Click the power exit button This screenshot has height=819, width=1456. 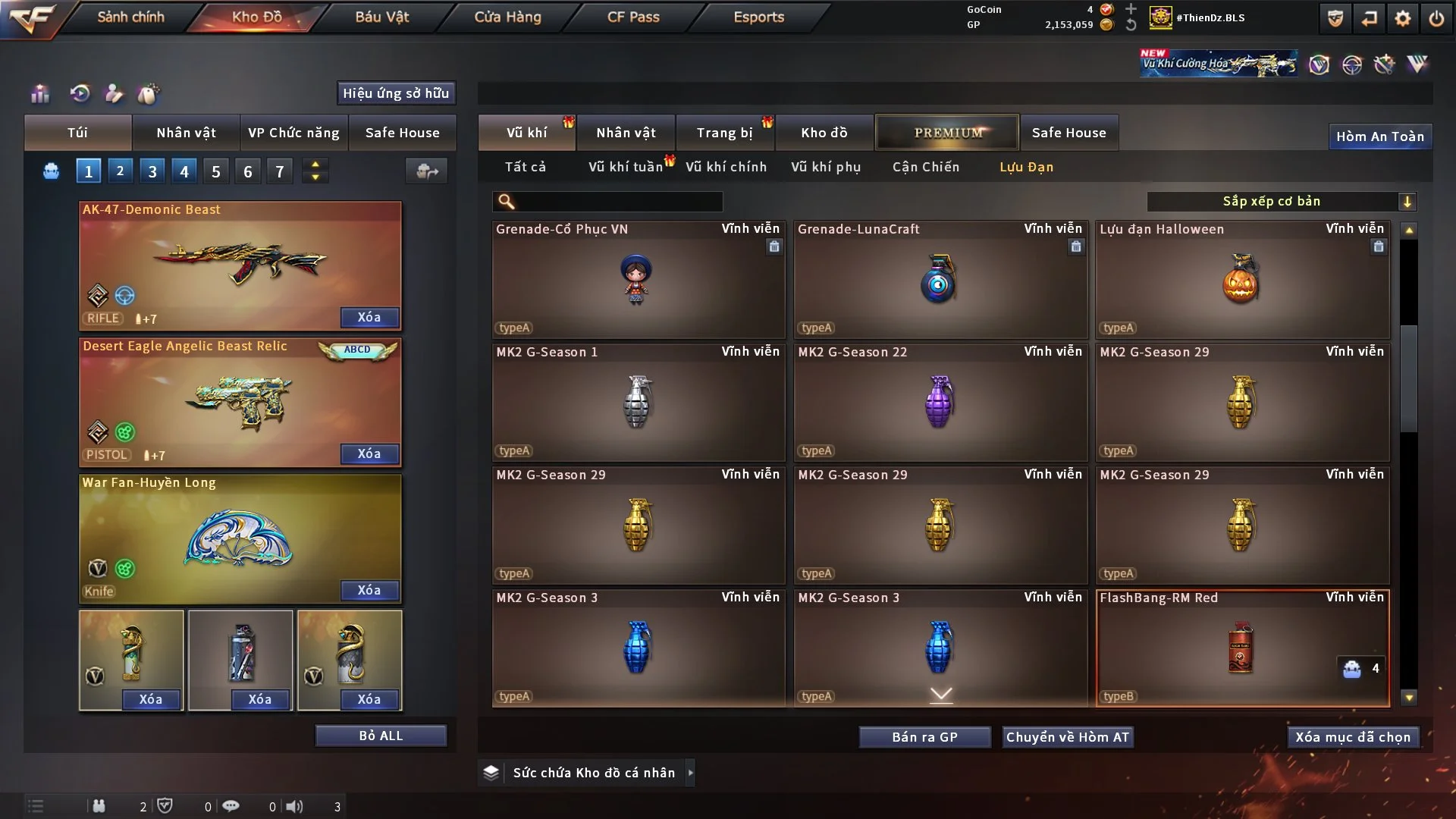tap(1436, 18)
